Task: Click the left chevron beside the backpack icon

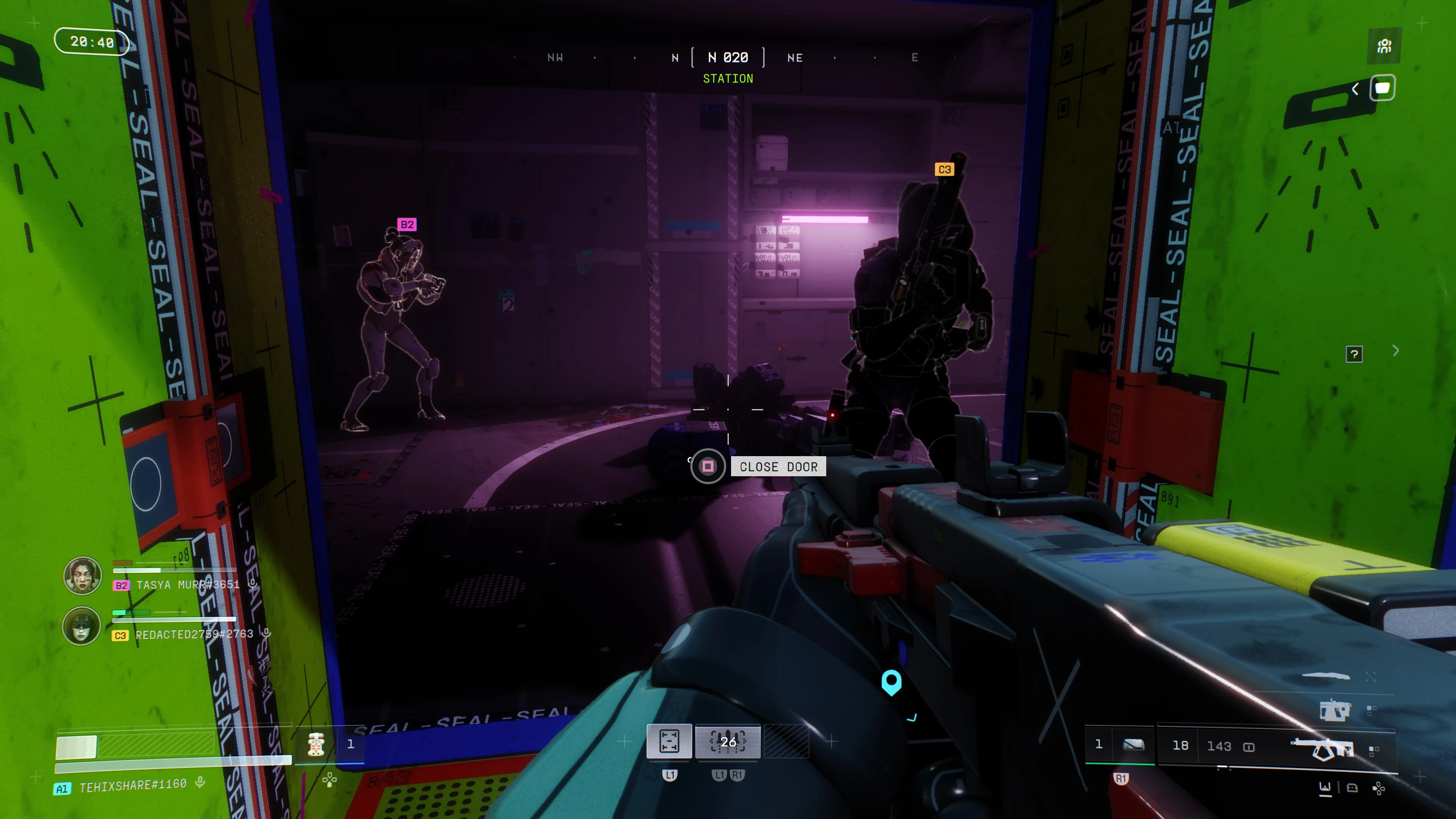Action: (x=1356, y=89)
